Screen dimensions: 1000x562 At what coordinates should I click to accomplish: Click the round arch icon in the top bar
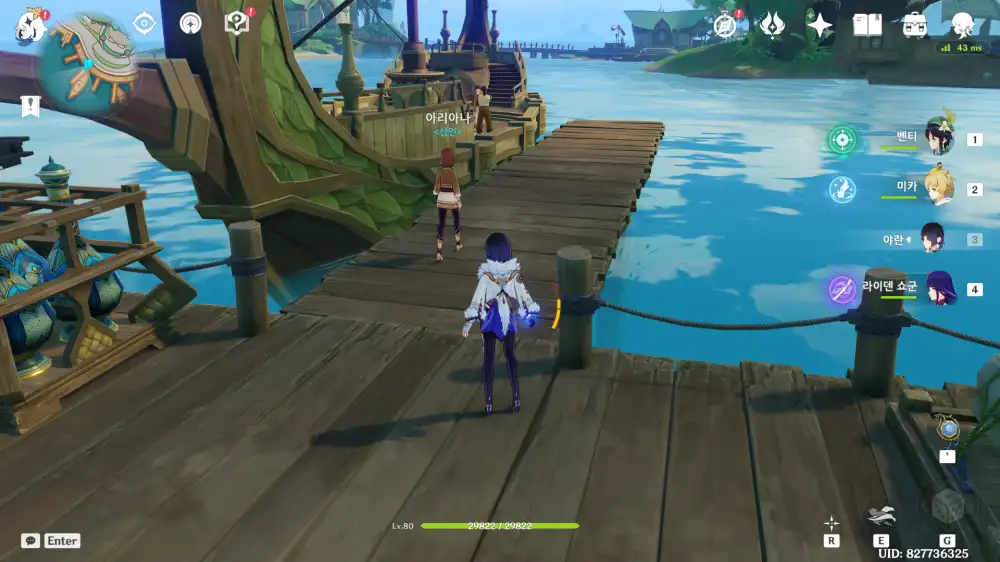coord(190,23)
